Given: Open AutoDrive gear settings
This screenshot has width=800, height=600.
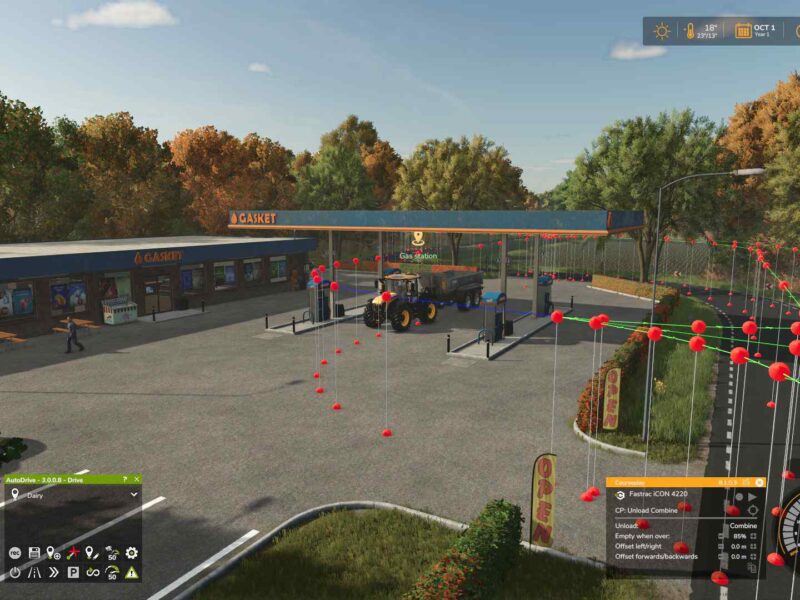Looking at the screenshot, I should click(x=132, y=553).
